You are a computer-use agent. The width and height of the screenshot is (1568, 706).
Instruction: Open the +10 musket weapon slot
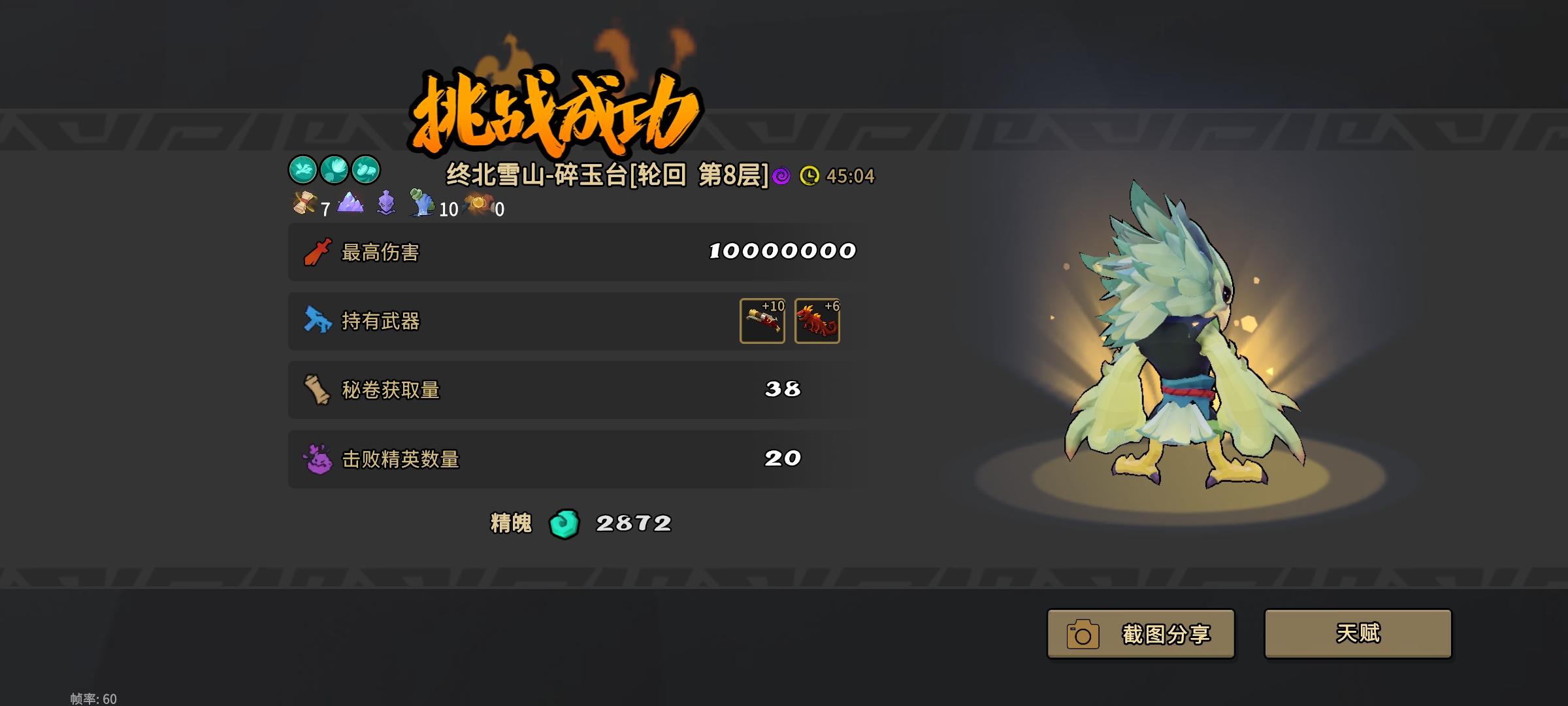(762, 322)
